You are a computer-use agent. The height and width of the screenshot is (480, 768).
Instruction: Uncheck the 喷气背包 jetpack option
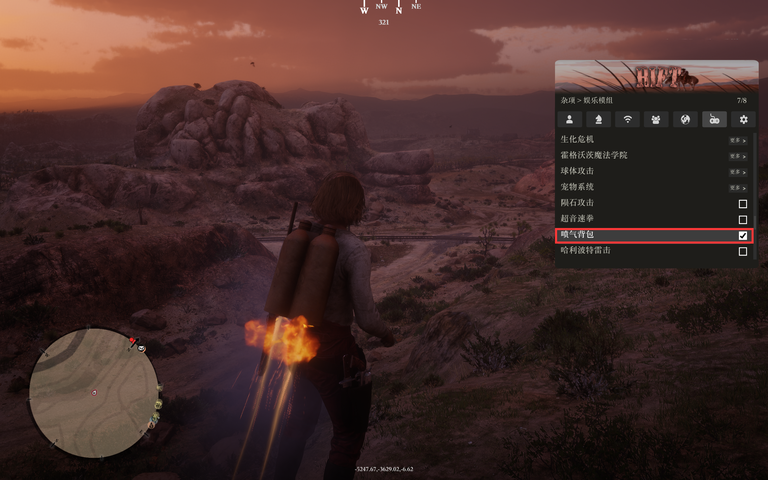pos(743,235)
